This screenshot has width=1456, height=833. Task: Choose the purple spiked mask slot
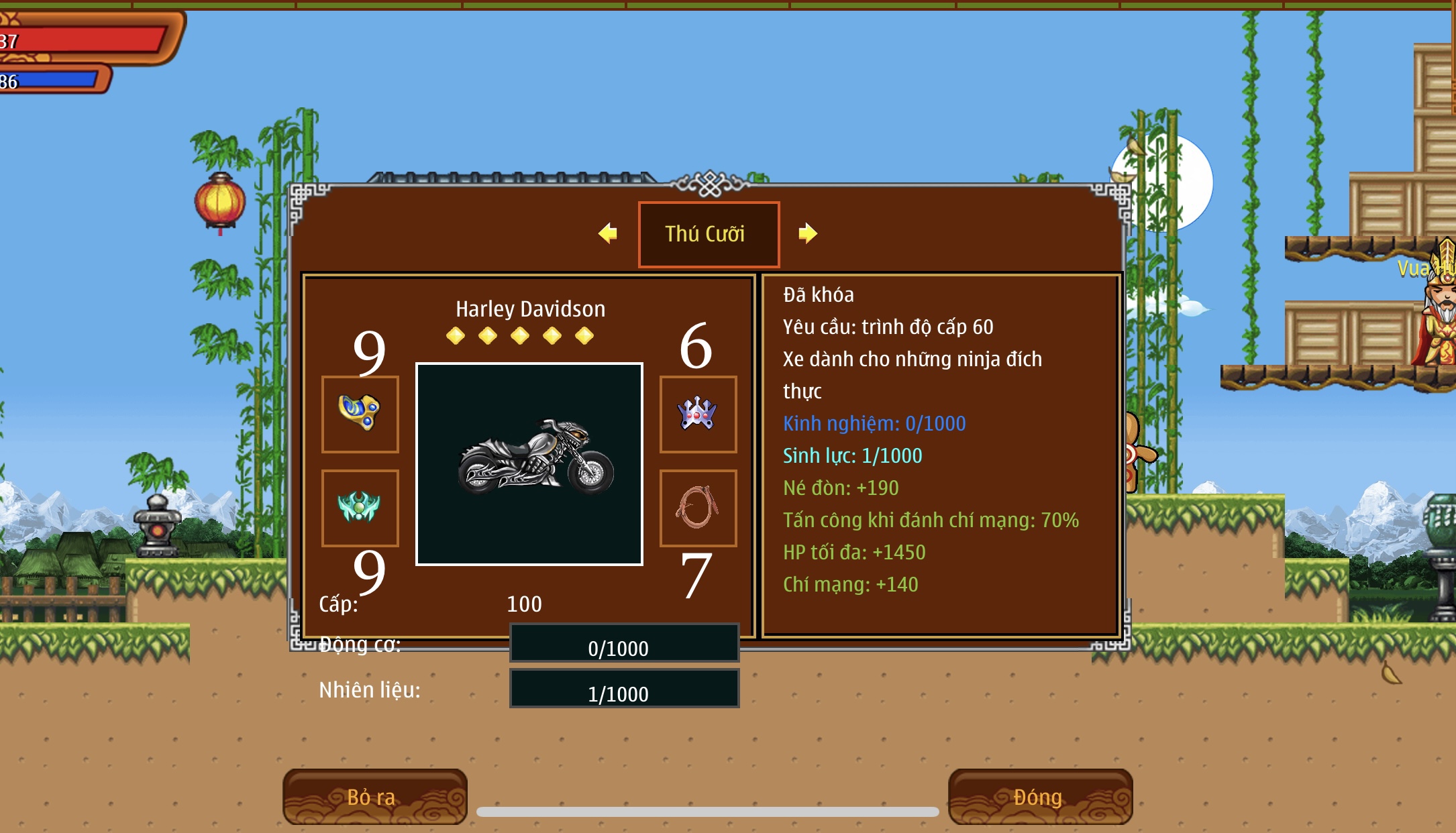point(698,414)
